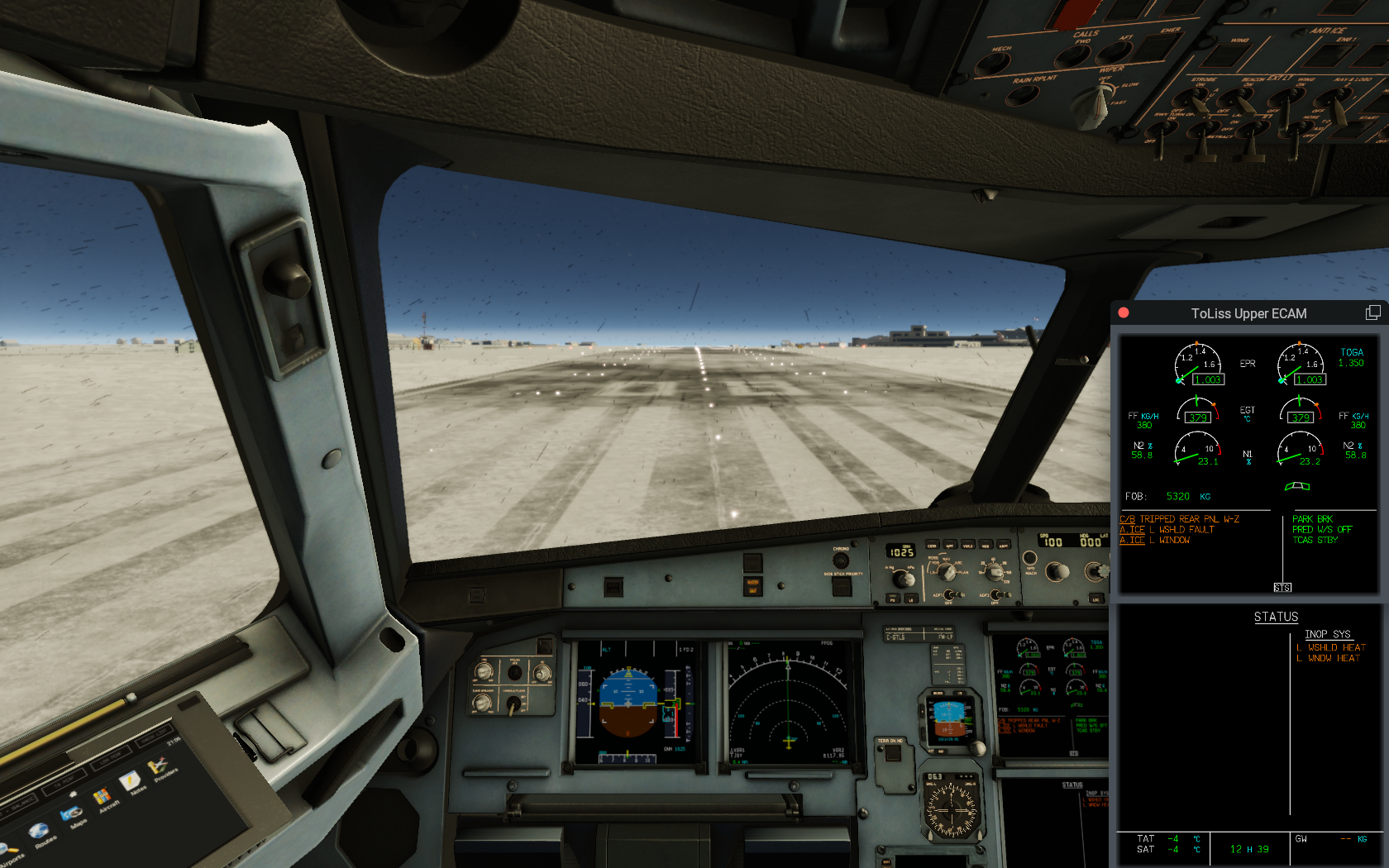Screen dimensions: 1389x868
Task: Open the Aircraft section on the tablet
Action: (x=103, y=795)
